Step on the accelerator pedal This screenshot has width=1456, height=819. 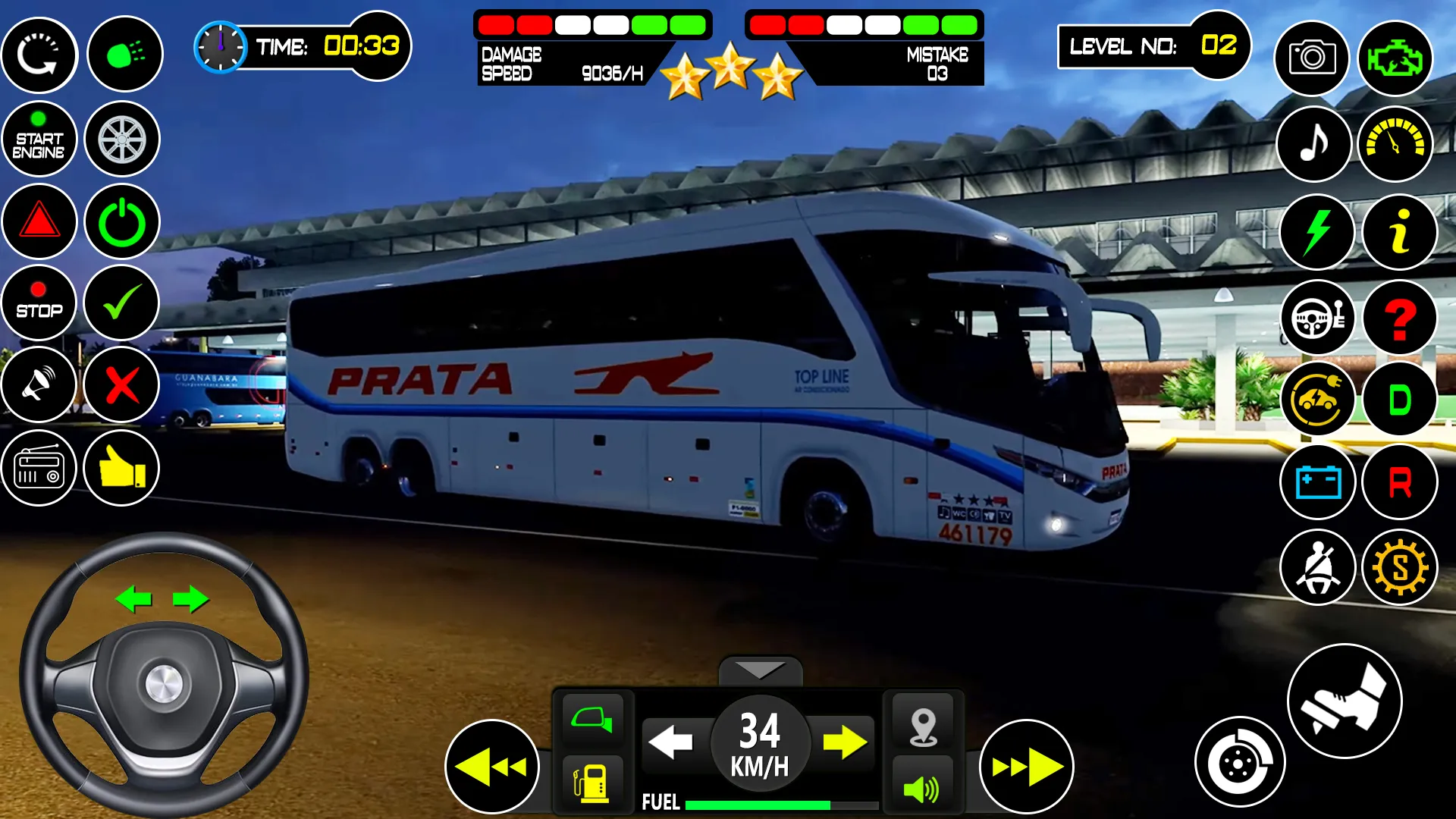1345,701
